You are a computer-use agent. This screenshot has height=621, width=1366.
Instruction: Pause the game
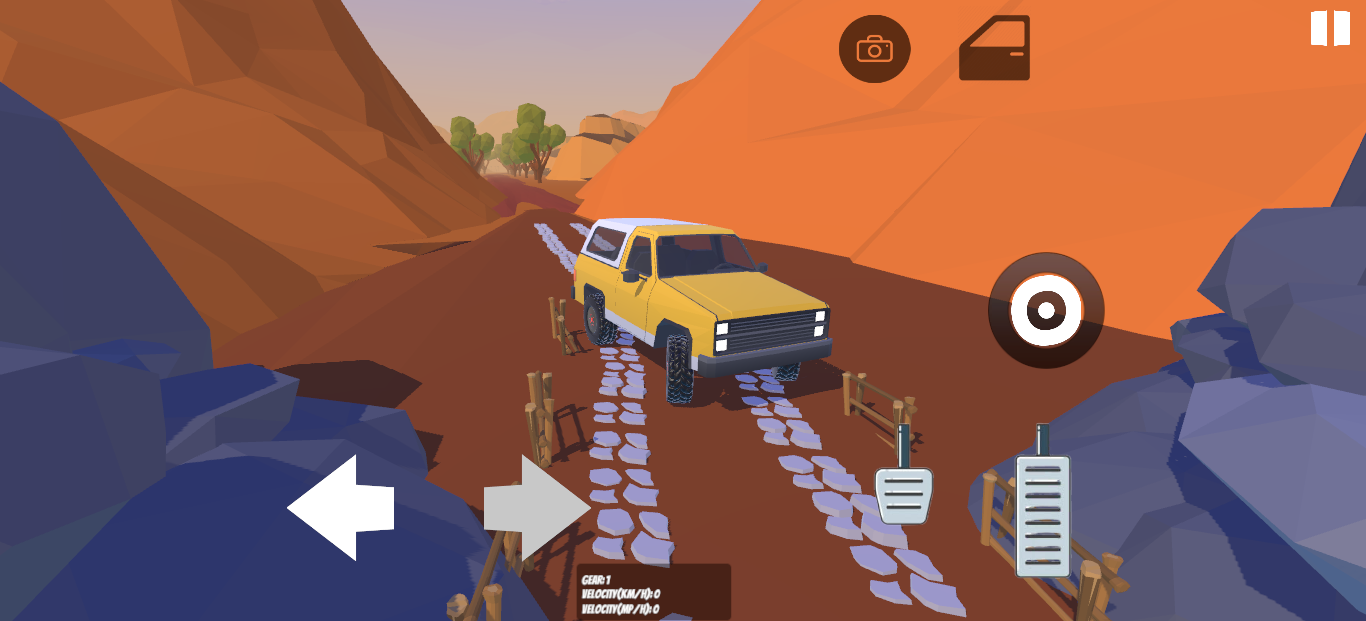[1330, 28]
